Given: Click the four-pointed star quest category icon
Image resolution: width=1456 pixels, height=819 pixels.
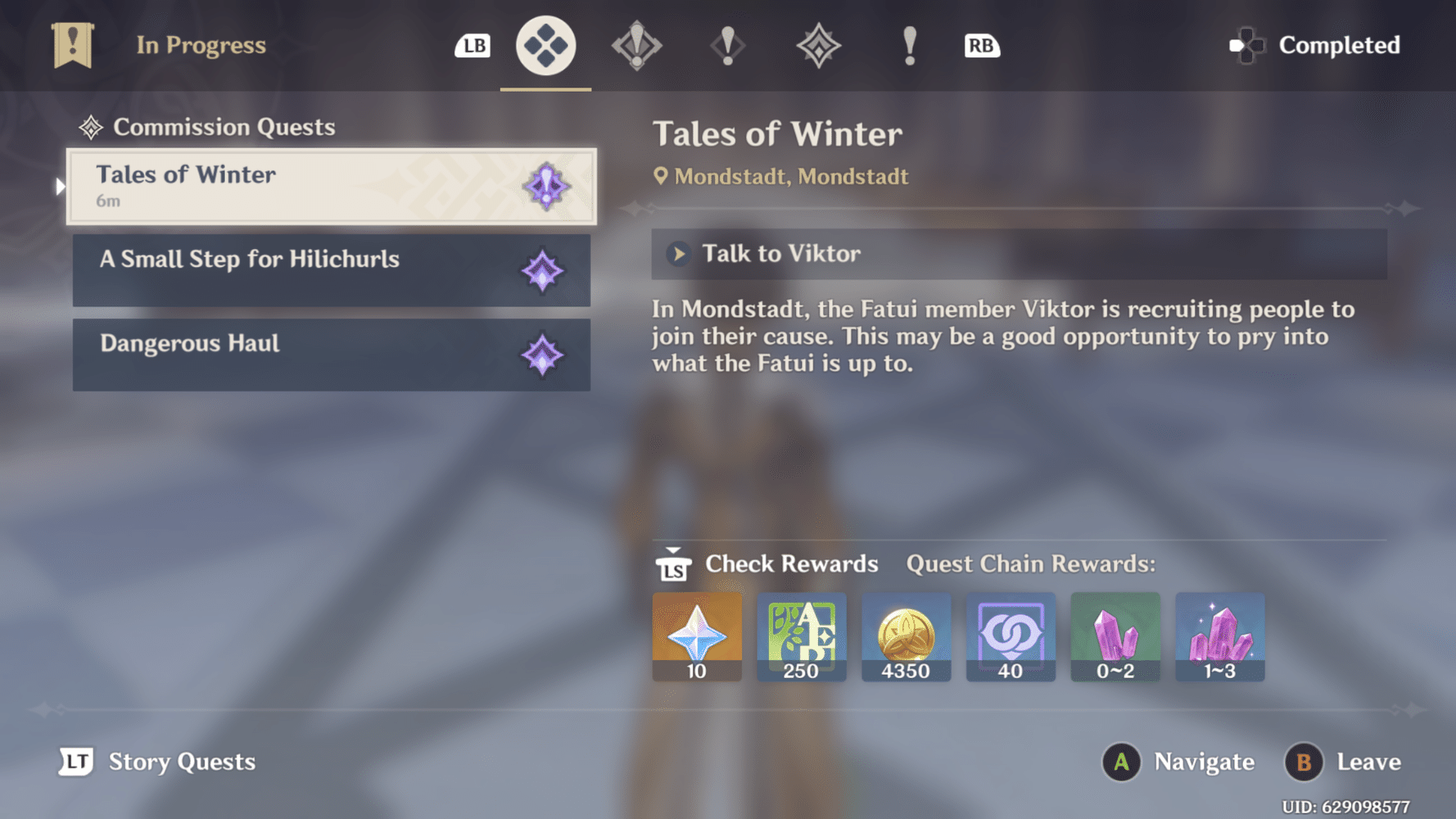Looking at the screenshot, I should click(x=818, y=47).
